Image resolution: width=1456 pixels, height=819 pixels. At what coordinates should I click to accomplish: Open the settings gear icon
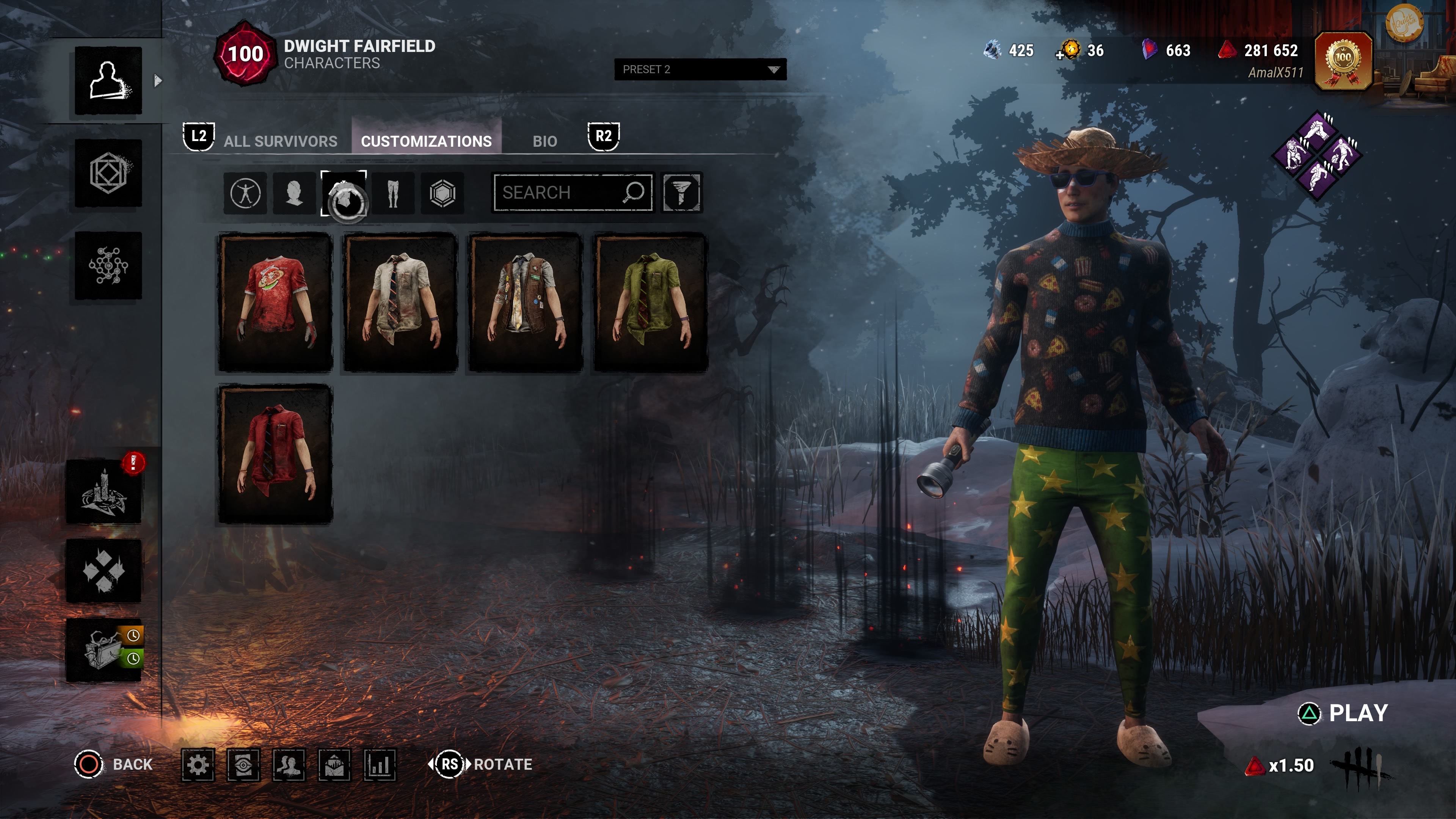click(198, 765)
